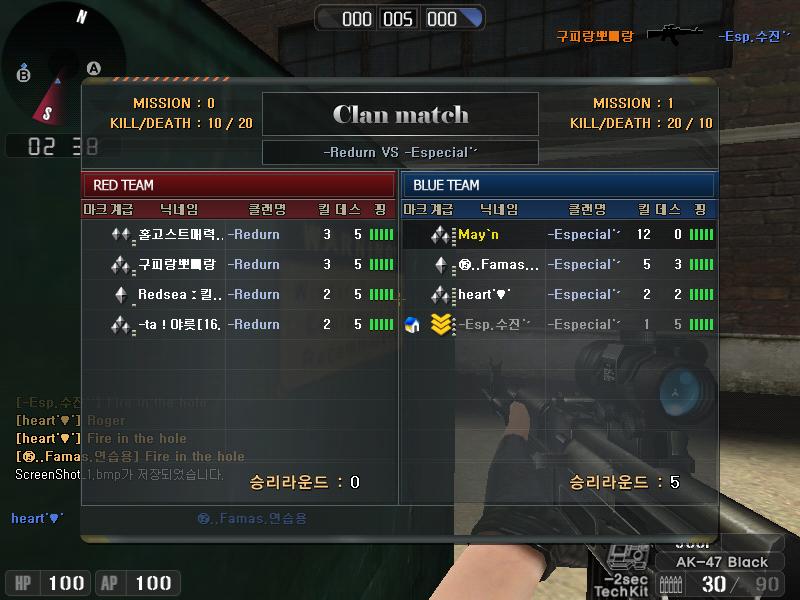
Task: Select the 홍고스트매력 player row
Action: pyautogui.click(x=238, y=235)
